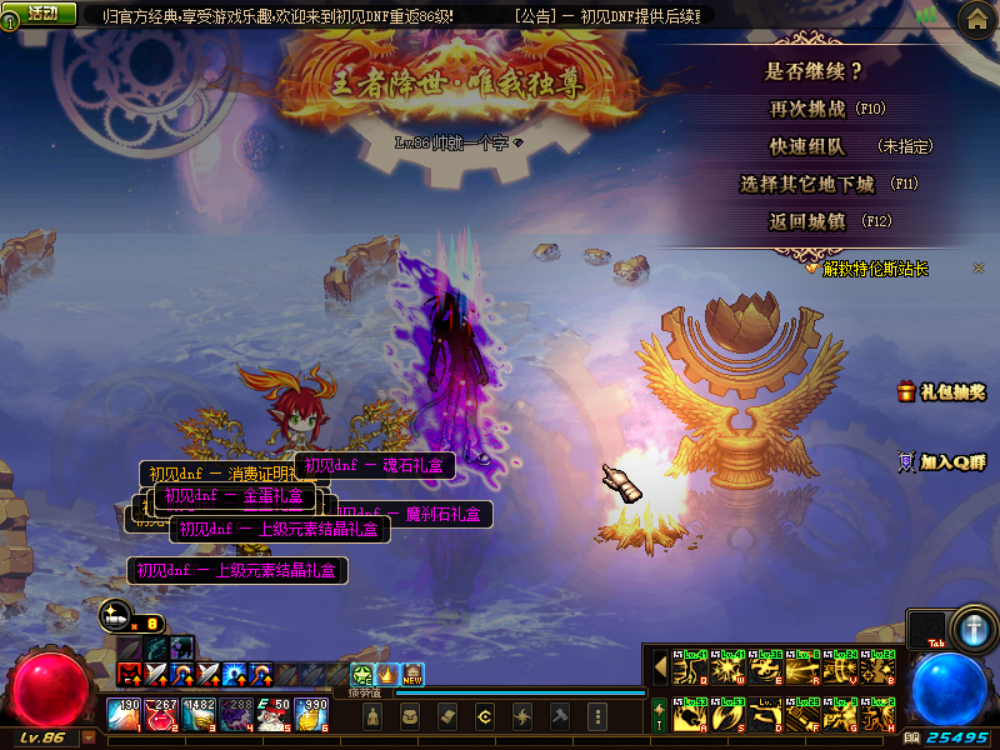1000x750 pixels.
Task: Click the crown icon with green star
Action: click(x=362, y=675)
